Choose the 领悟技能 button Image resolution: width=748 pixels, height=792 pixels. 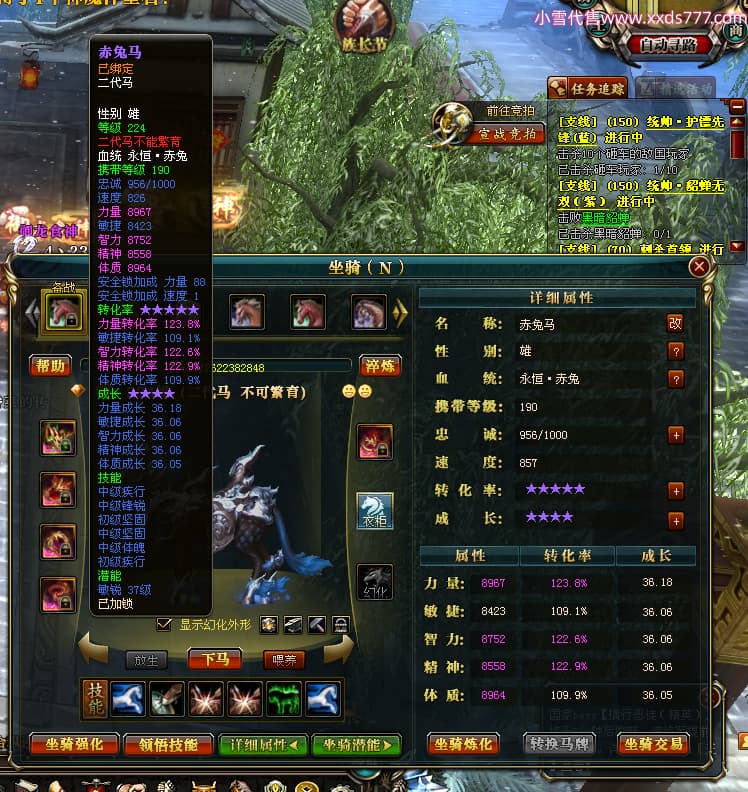click(x=168, y=745)
